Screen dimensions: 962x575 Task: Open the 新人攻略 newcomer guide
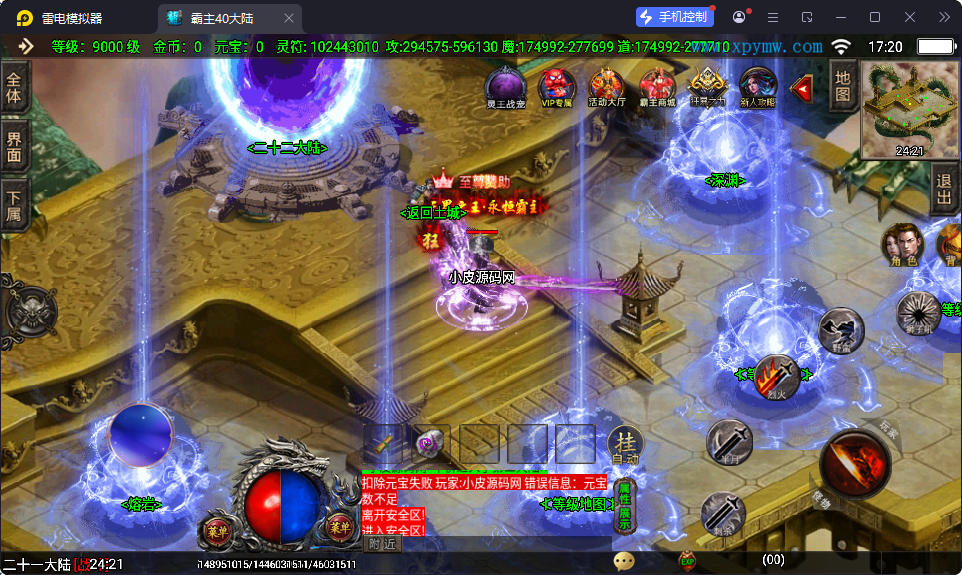pos(758,86)
